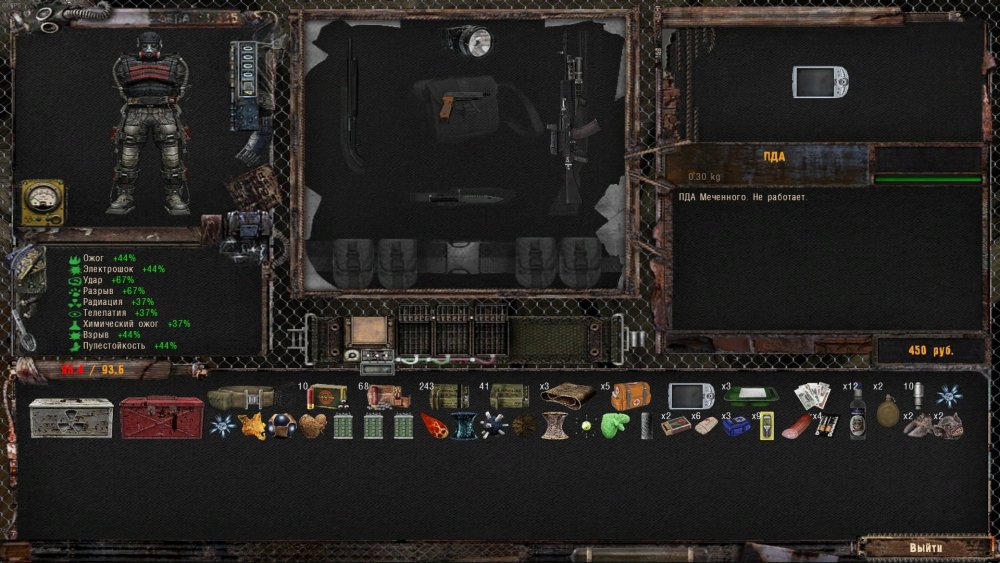This screenshot has width=1000, height=563.
Task: Choose the olive canteen flask
Action: point(886,410)
